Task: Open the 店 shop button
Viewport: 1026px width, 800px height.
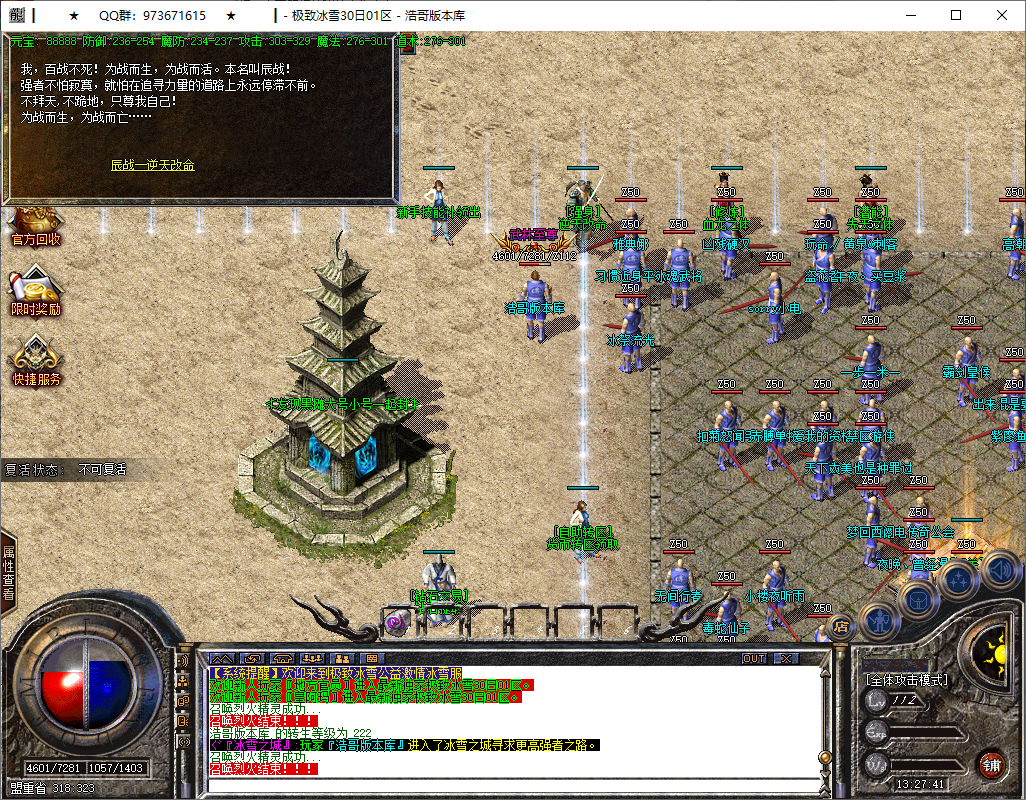Action: 841,628
